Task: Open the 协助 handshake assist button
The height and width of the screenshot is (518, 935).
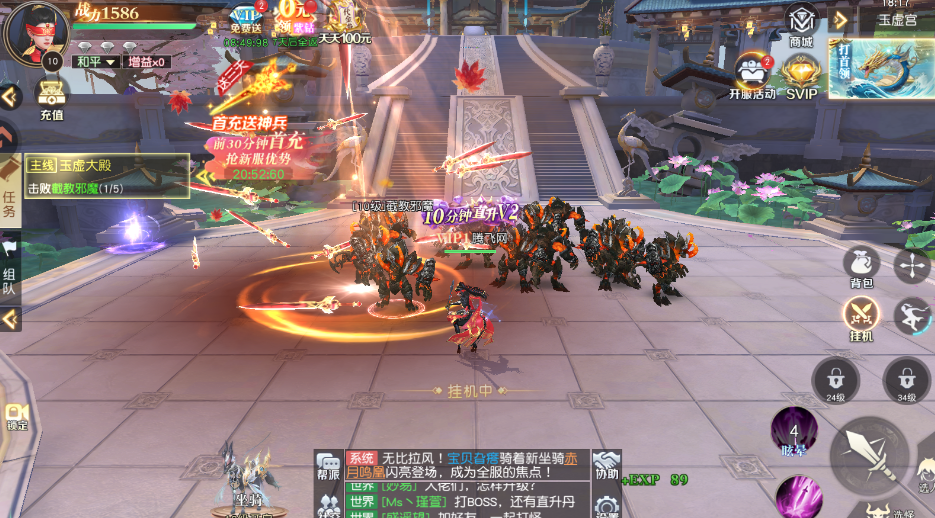Action: [x=606, y=465]
